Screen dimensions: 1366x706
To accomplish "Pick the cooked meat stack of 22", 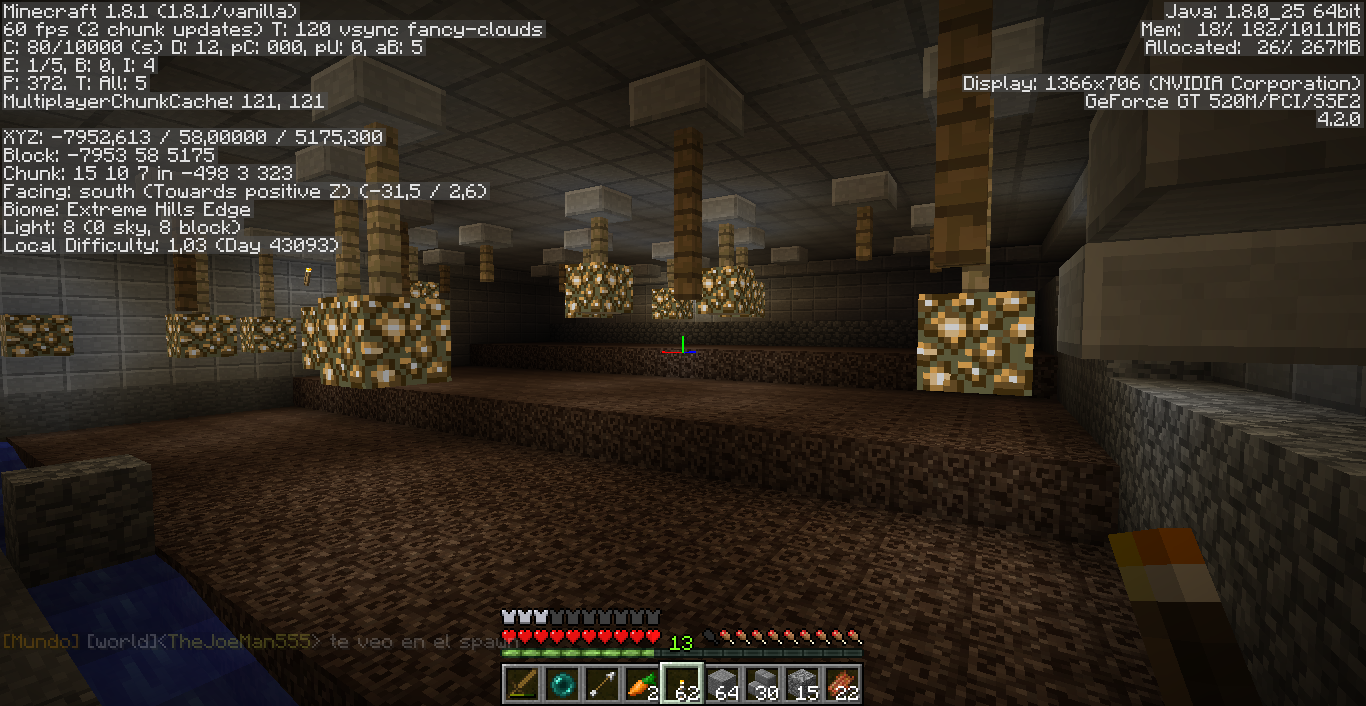I will click(x=842, y=684).
